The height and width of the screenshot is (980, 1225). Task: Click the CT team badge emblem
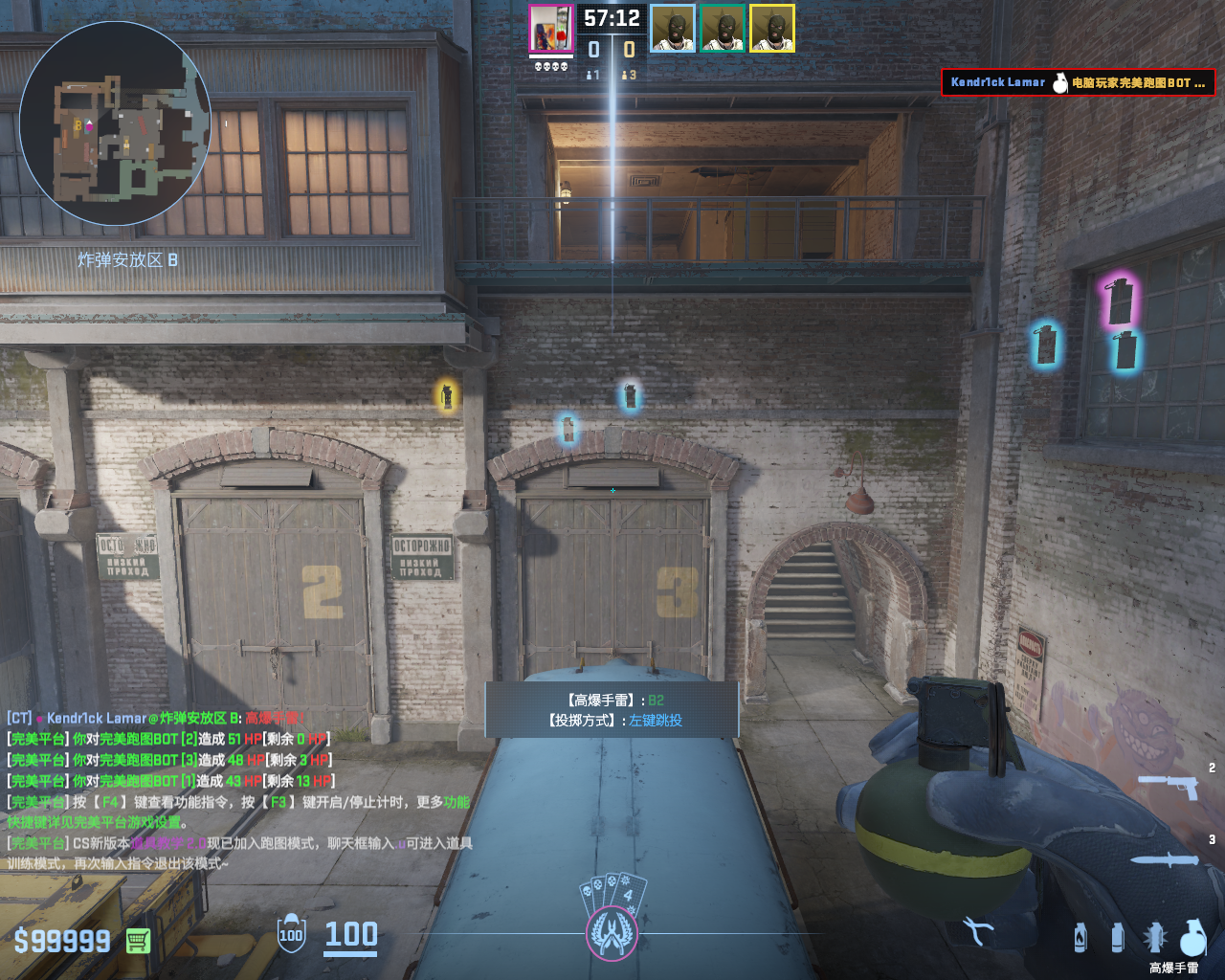click(x=612, y=932)
